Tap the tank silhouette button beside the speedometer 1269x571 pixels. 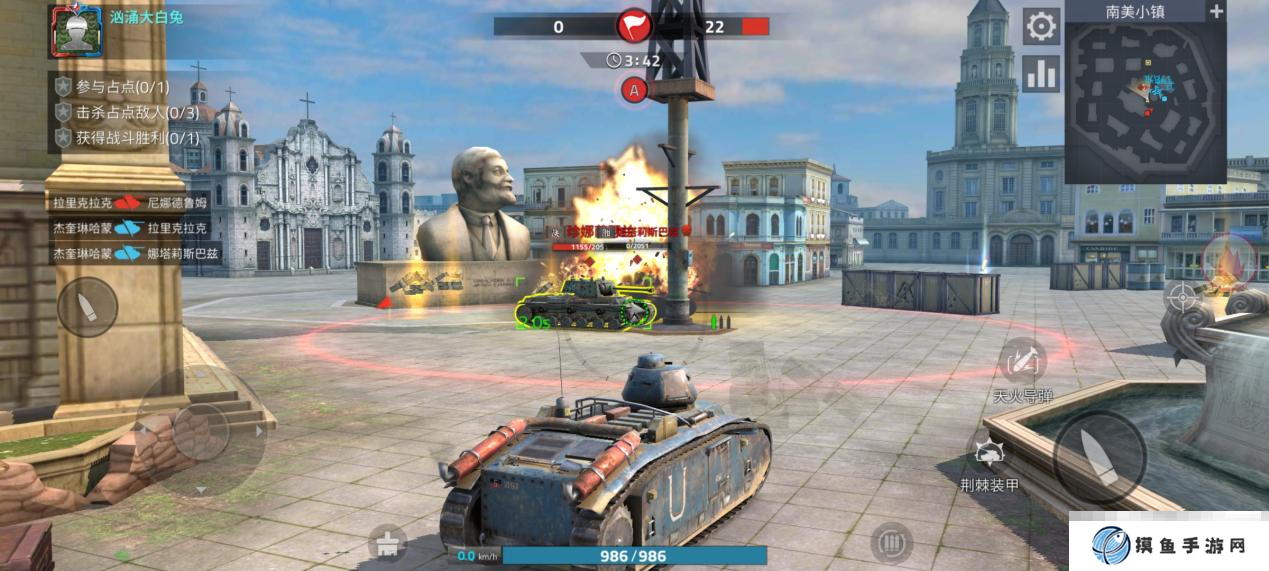(387, 544)
